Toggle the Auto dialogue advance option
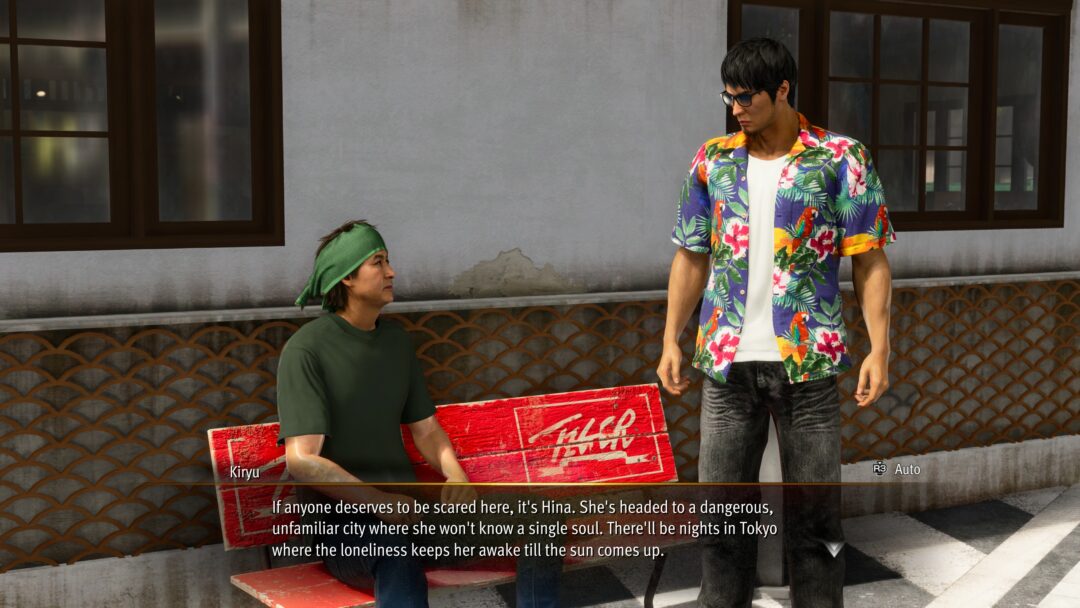 (897, 469)
